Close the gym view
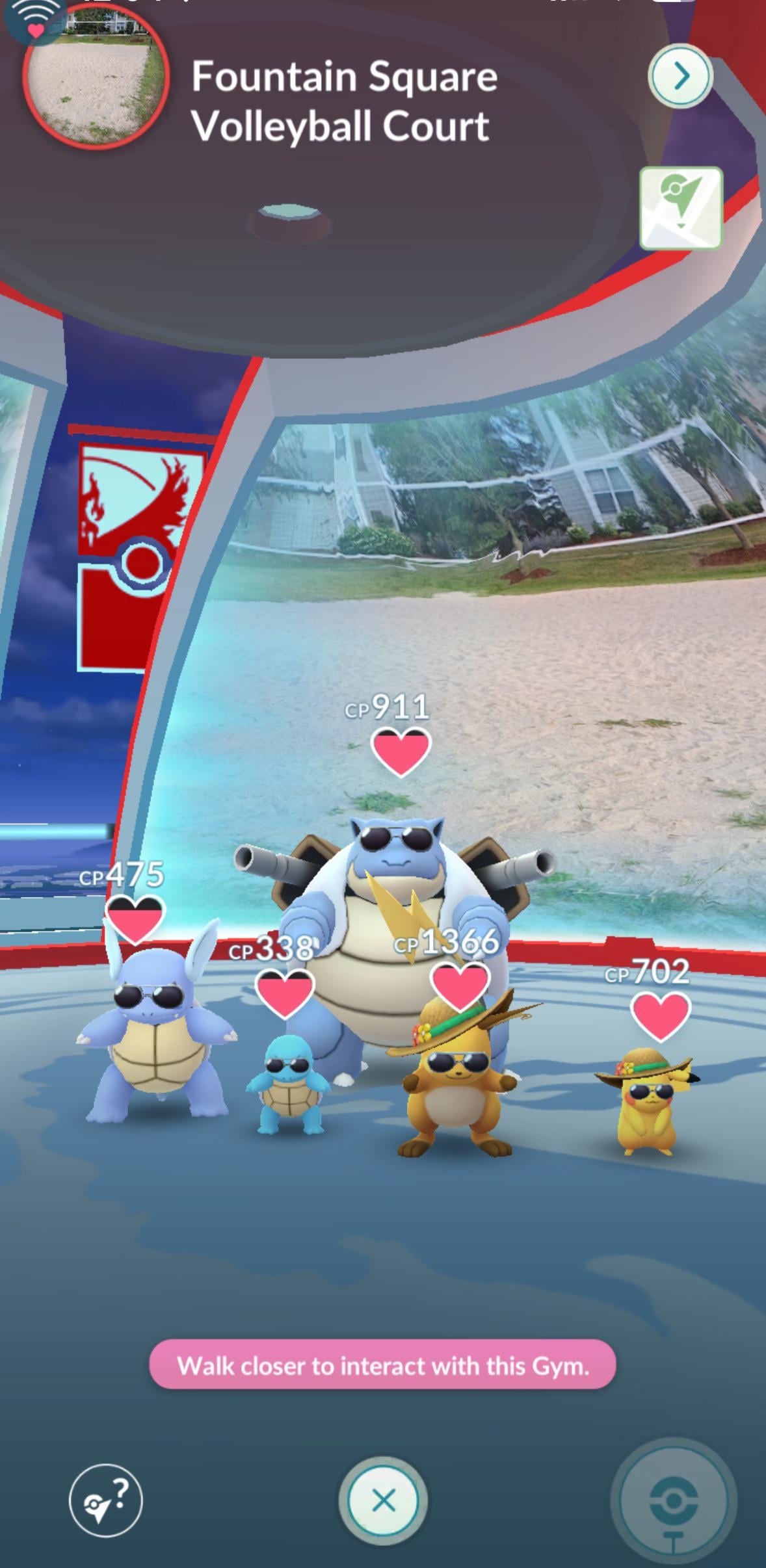 point(383,1501)
